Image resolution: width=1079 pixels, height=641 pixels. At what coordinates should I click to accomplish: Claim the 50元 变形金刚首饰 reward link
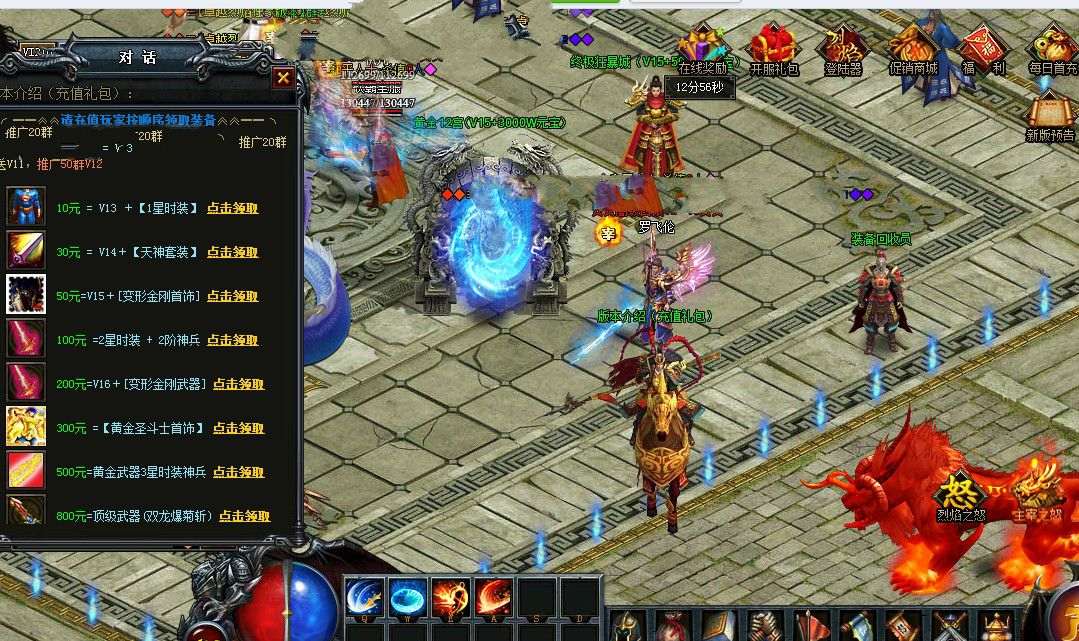[232, 296]
